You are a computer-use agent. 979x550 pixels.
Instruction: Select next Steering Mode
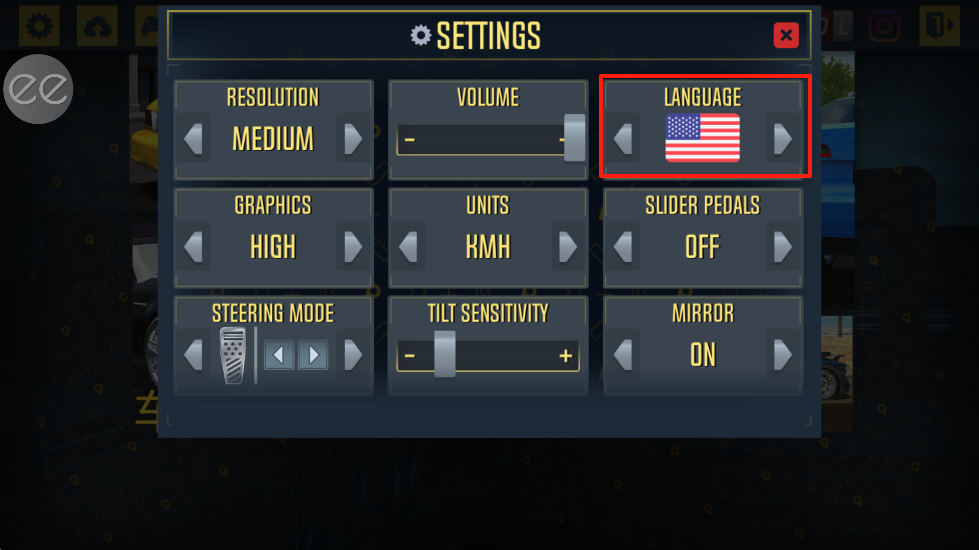pos(353,354)
